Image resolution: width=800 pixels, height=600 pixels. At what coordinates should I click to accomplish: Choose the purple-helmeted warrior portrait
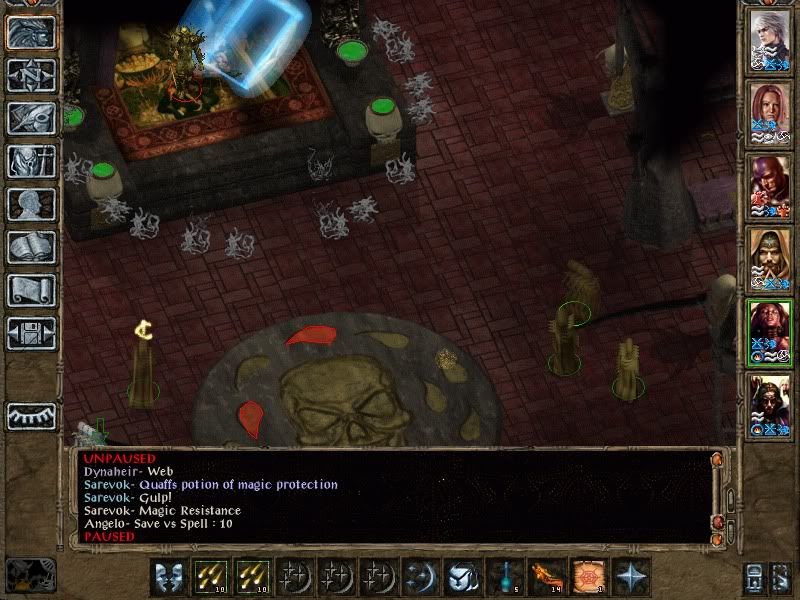(x=770, y=186)
